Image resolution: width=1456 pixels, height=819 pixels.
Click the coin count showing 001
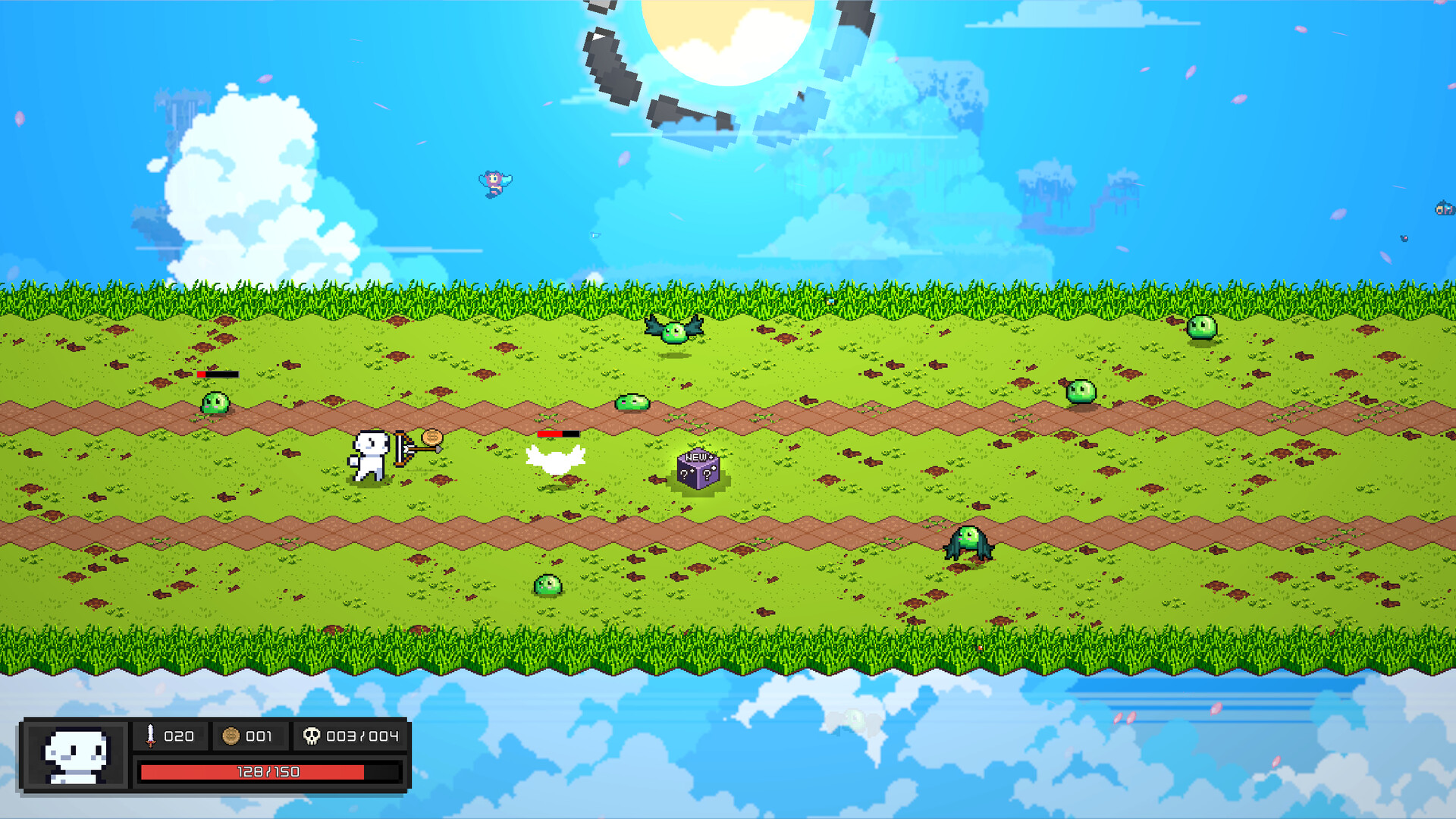tap(258, 736)
